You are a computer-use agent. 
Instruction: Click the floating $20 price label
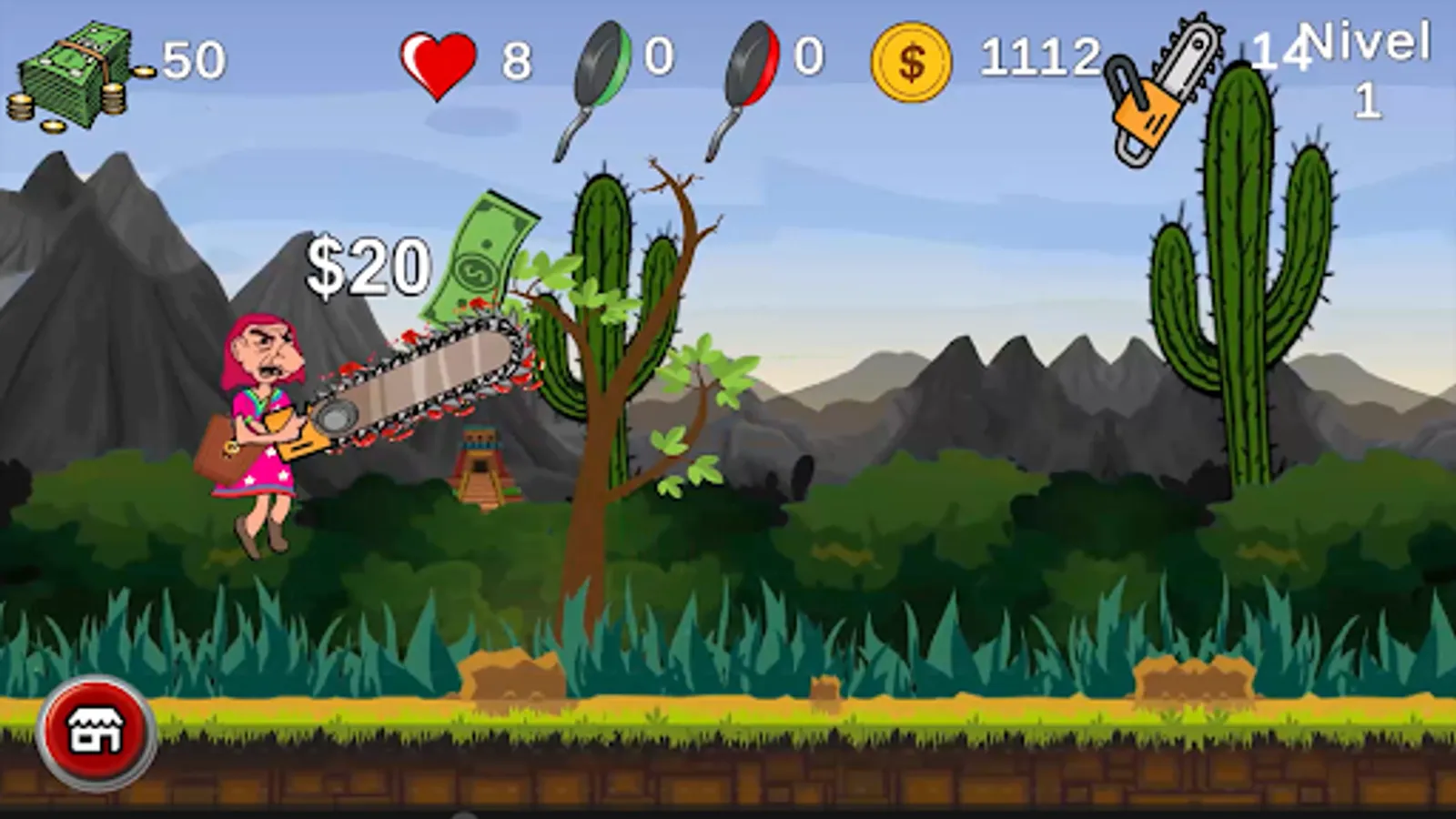[369, 264]
